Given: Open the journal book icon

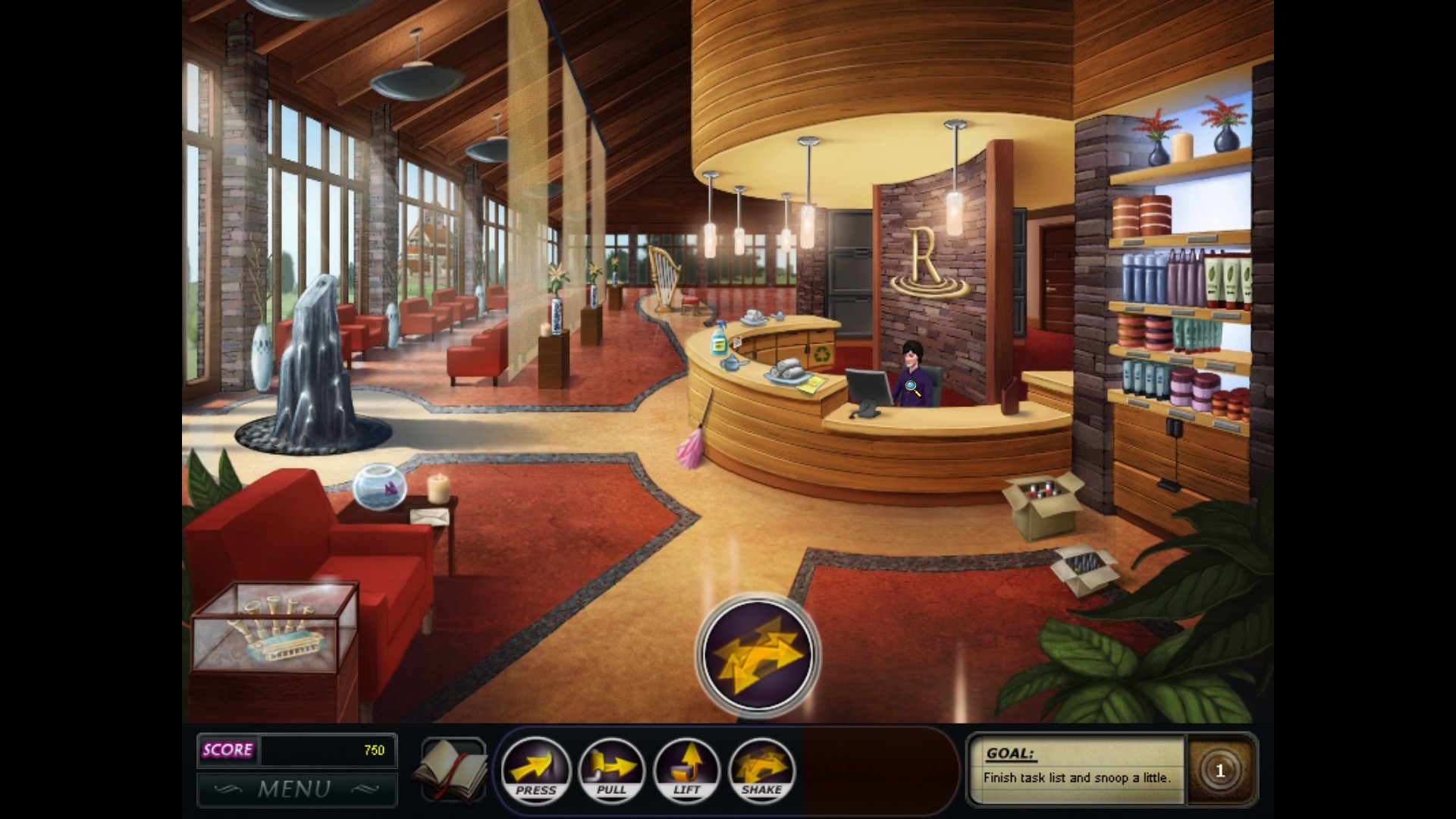Looking at the screenshot, I should coord(453,769).
